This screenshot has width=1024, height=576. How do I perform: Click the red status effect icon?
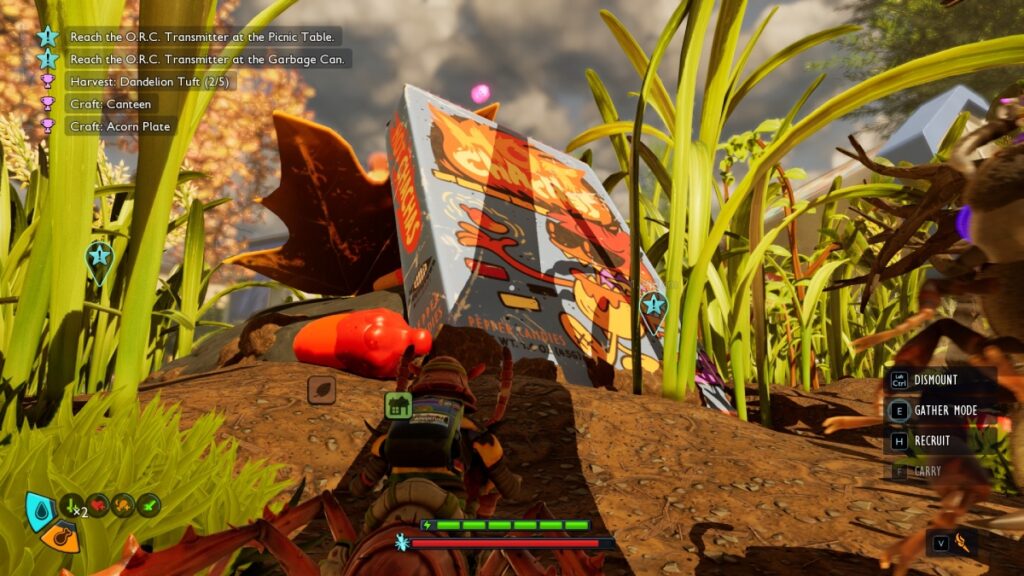(99, 506)
